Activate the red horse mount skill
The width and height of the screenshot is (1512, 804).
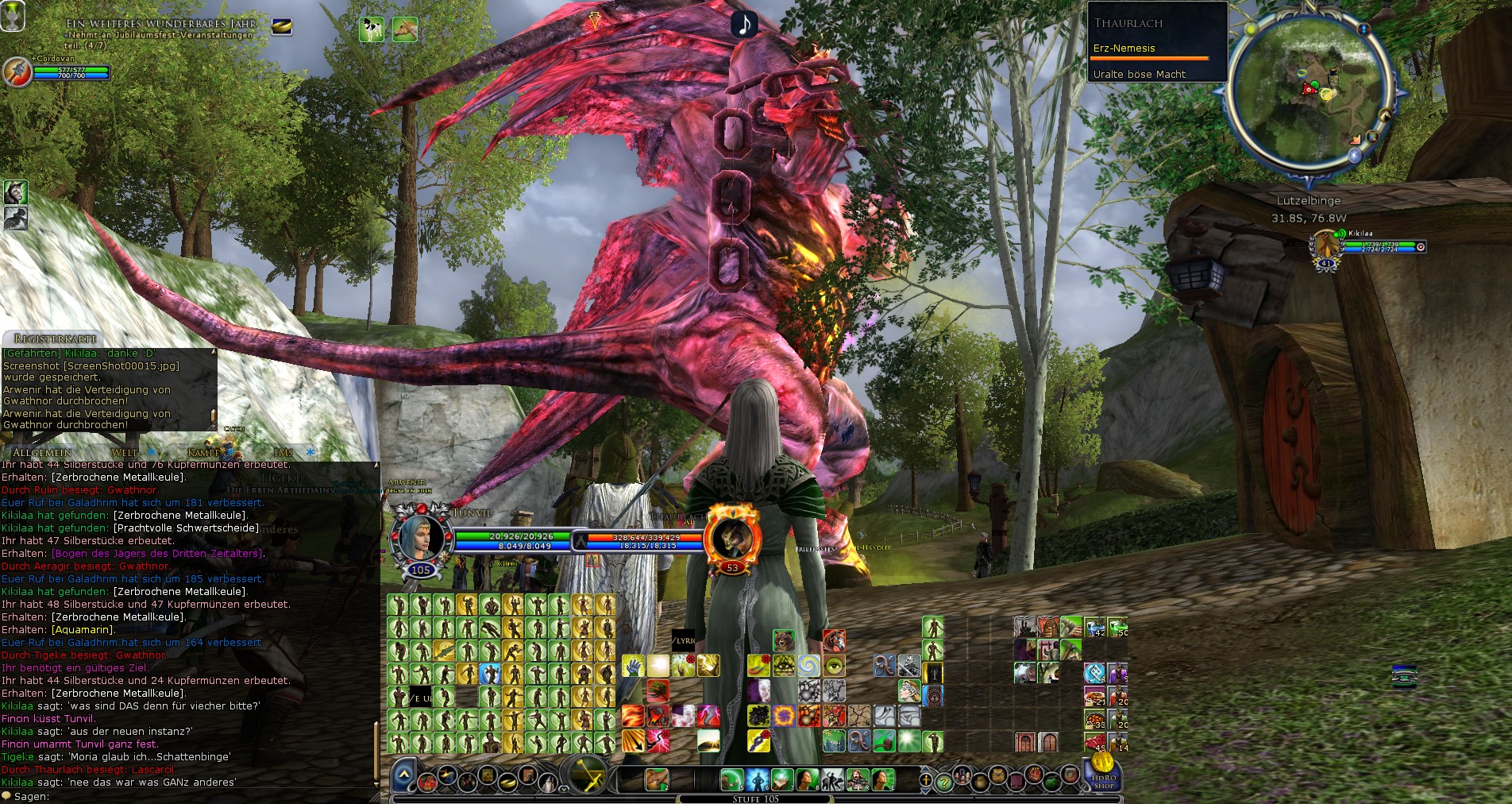coord(834,640)
